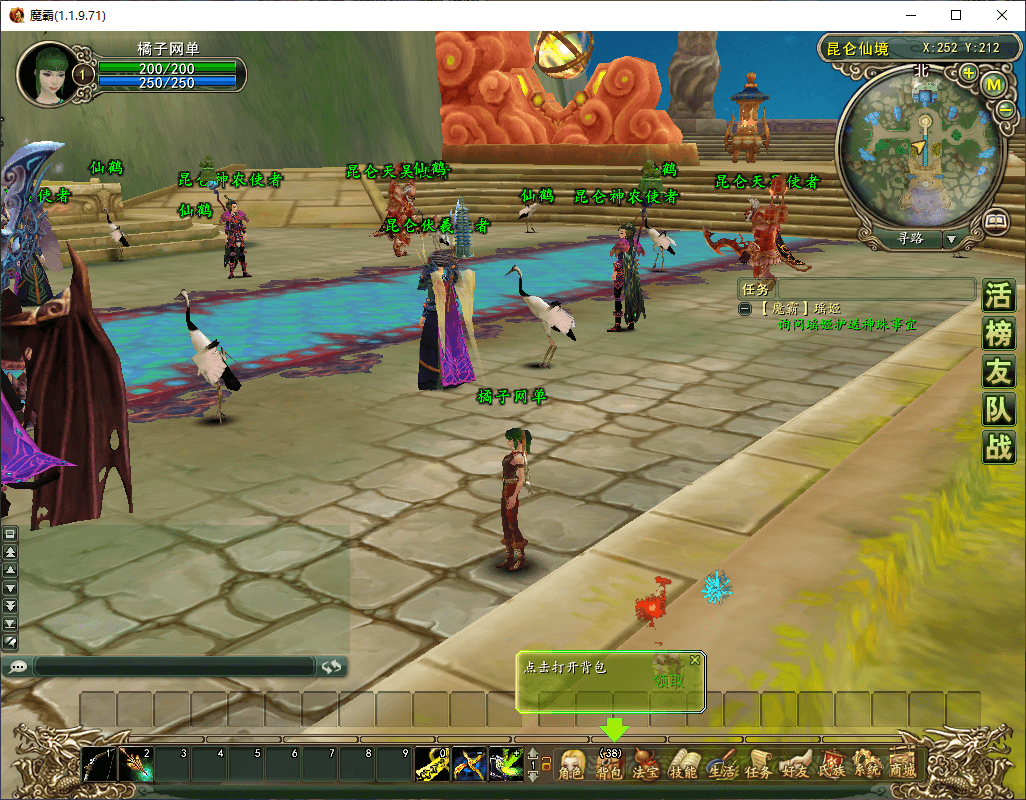Screen dimensions: 1026x800
Task: Open the 商城 shop
Action: tap(903, 767)
